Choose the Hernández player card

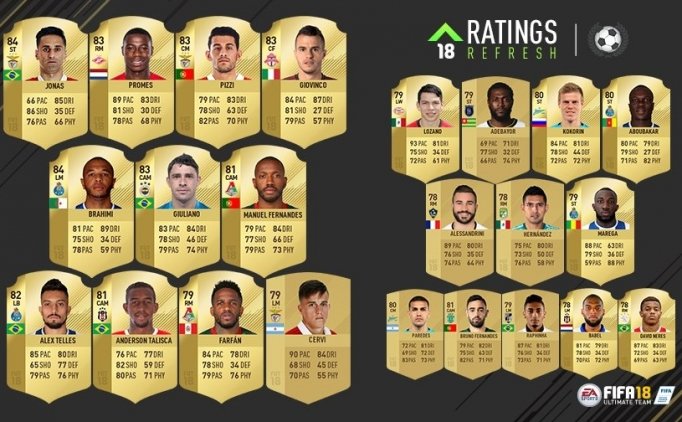click(x=530, y=228)
